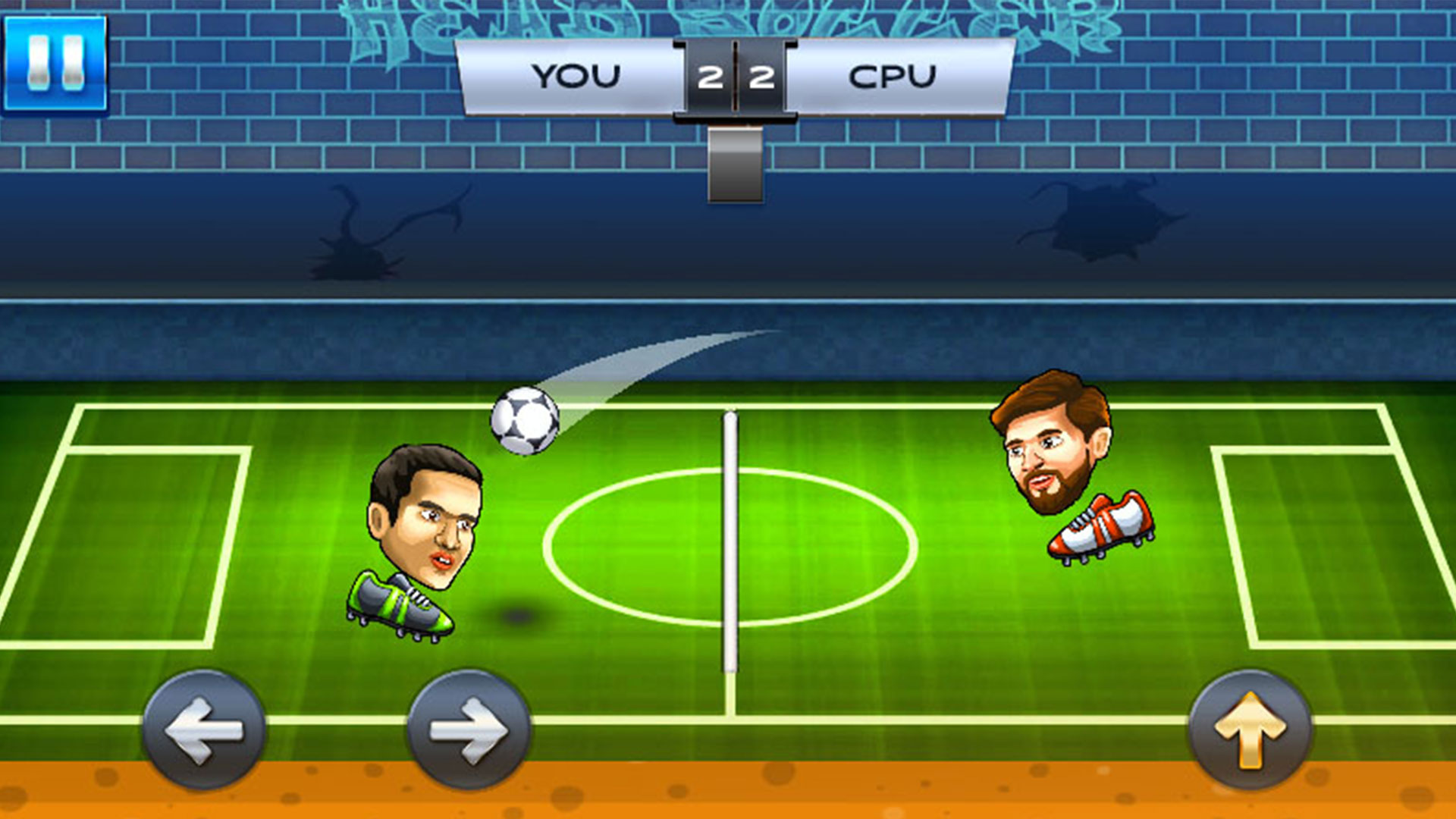Image resolution: width=1456 pixels, height=819 pixels.
Task: Click the YOU label on the scoreboard
Action: 576,74
